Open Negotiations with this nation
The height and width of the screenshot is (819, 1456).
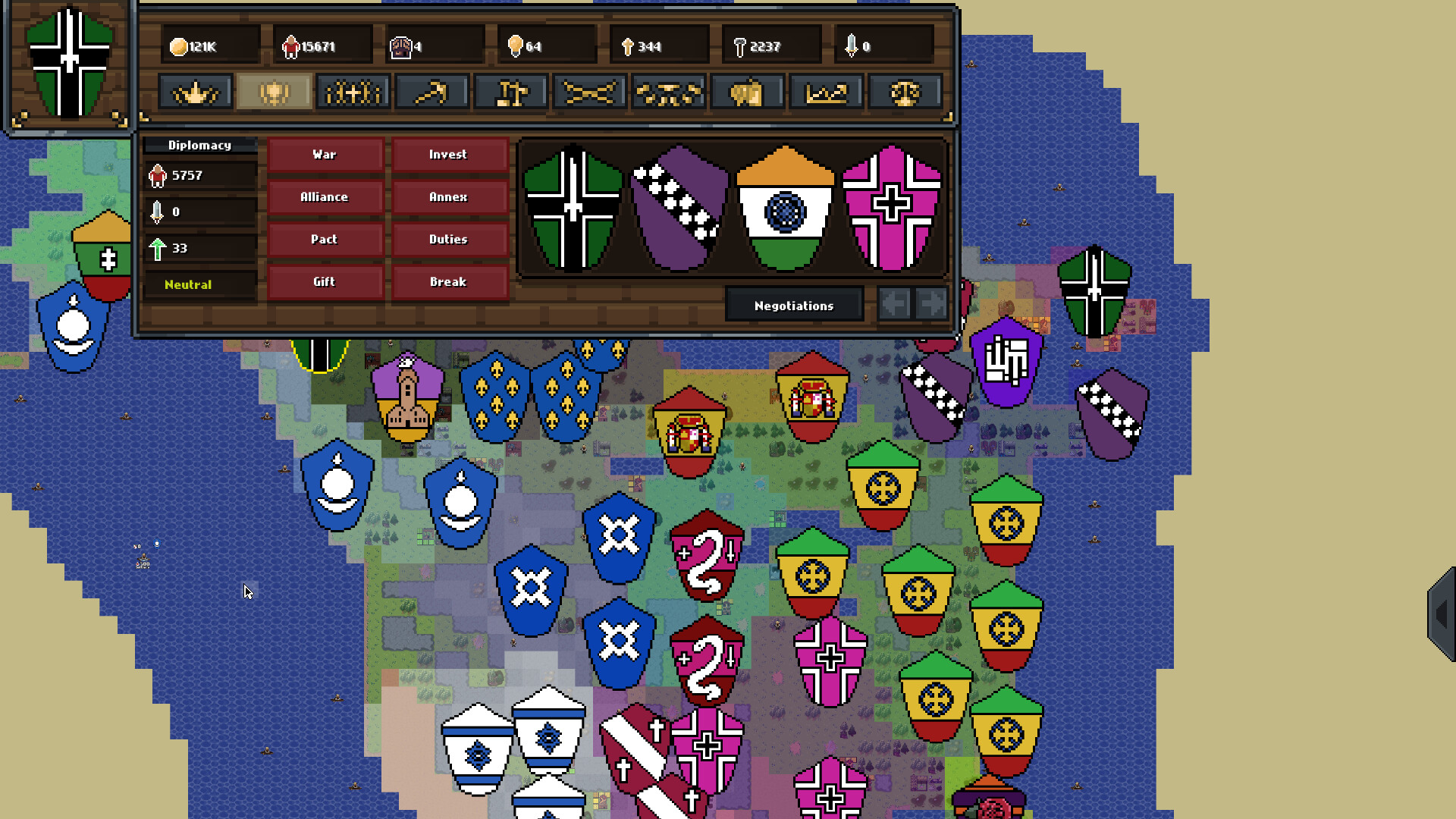pyautogui.click(x=792, y=305)
